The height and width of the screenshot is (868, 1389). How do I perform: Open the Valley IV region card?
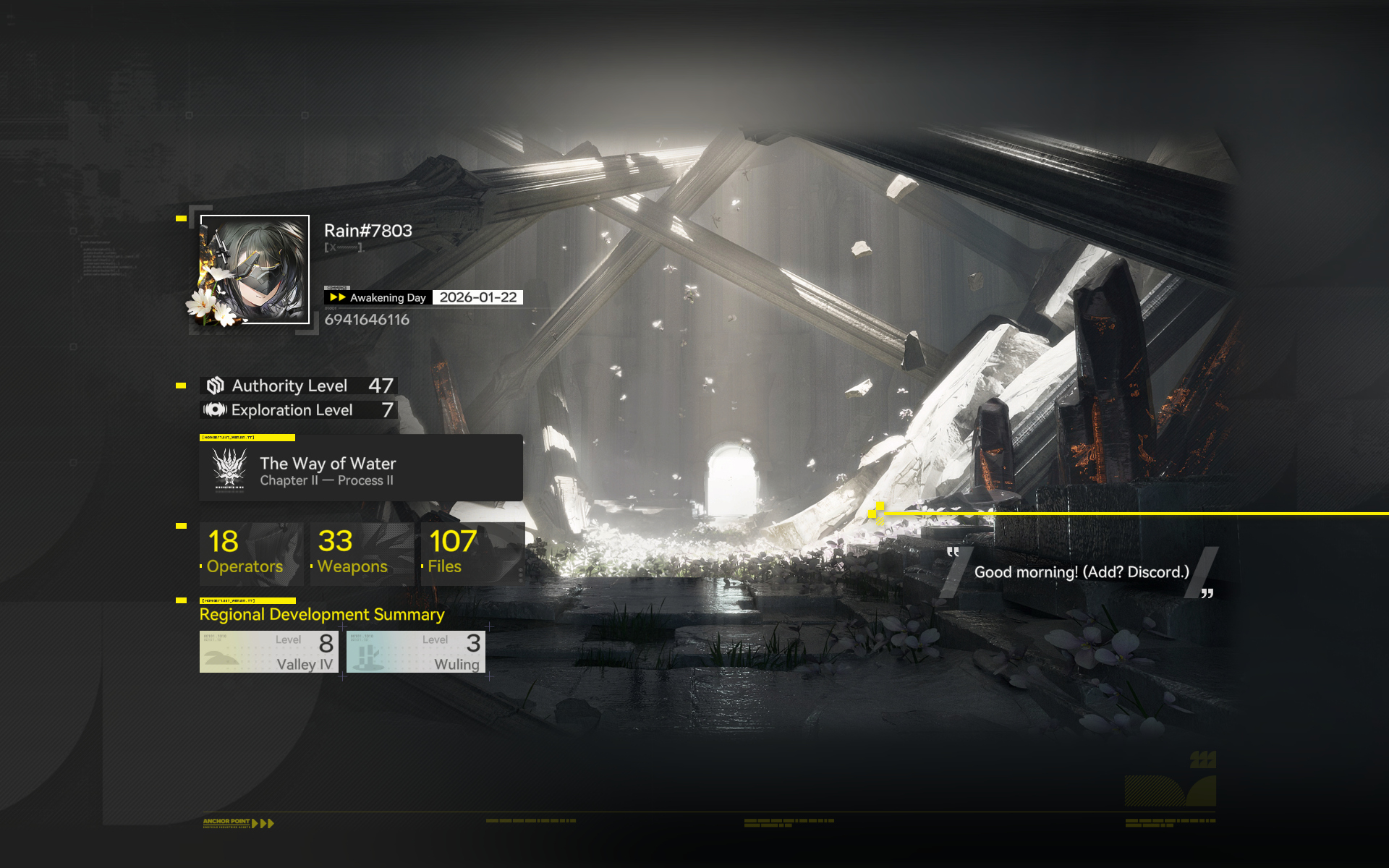point(268,652)
